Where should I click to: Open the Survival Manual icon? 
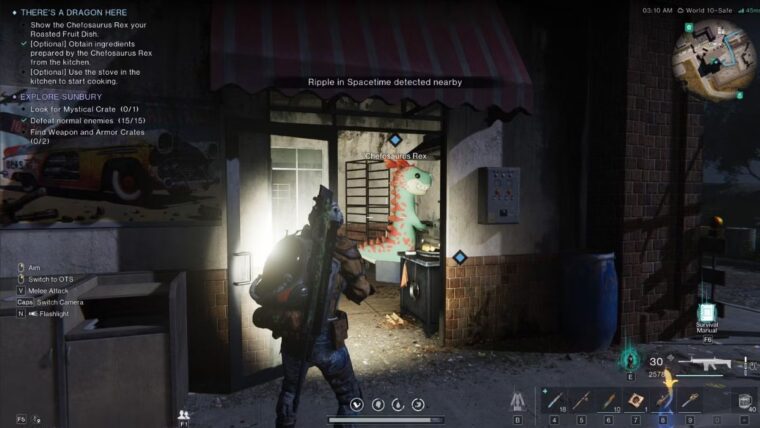click(707, 313)
